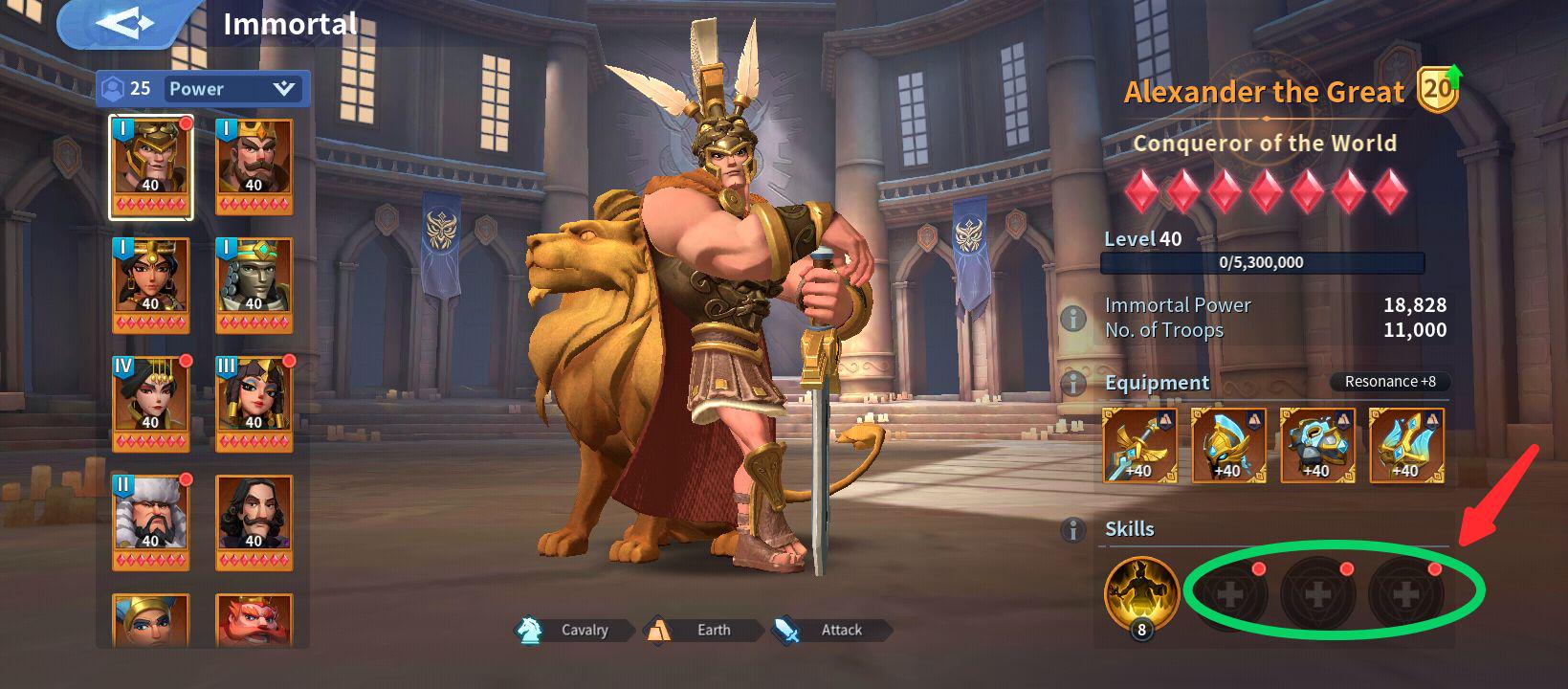
Task: Choose the crowned bearded king immortal portrait
Action: tap(254, 167)
